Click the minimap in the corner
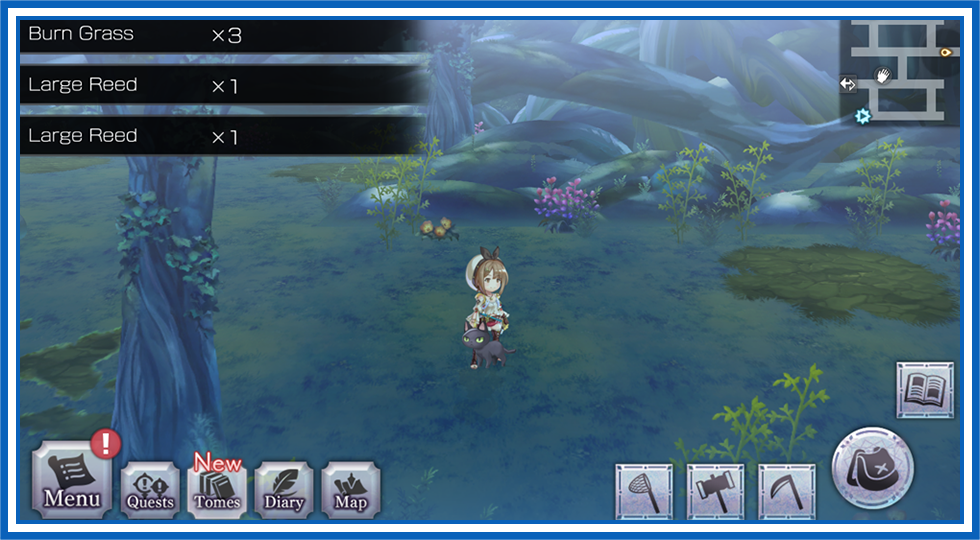The width and height of the screenshot is (980, 540). [x=897, y=71]
